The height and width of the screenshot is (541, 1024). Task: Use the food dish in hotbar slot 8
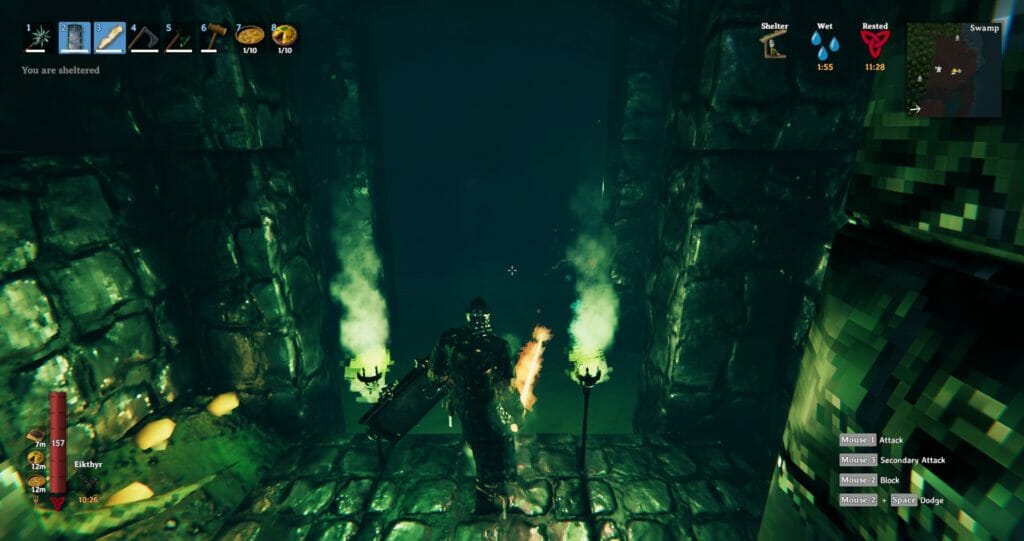coord(284,37)
